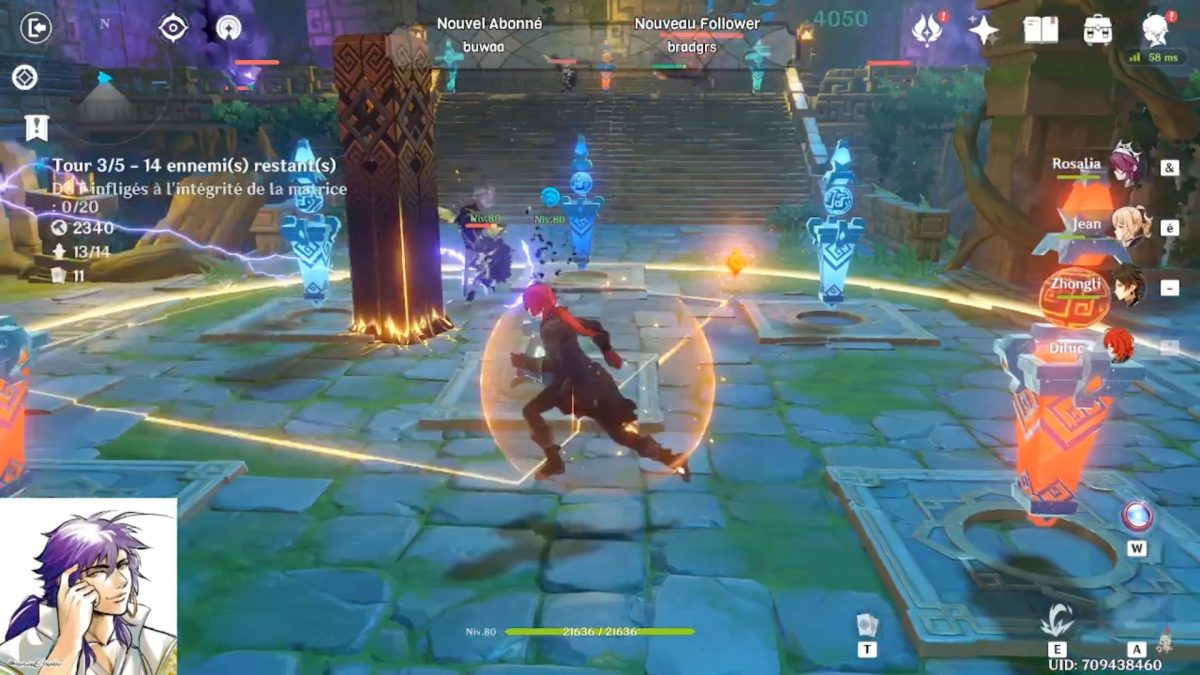Switch to Rosalia in the party

click(x=1125, y=165)
